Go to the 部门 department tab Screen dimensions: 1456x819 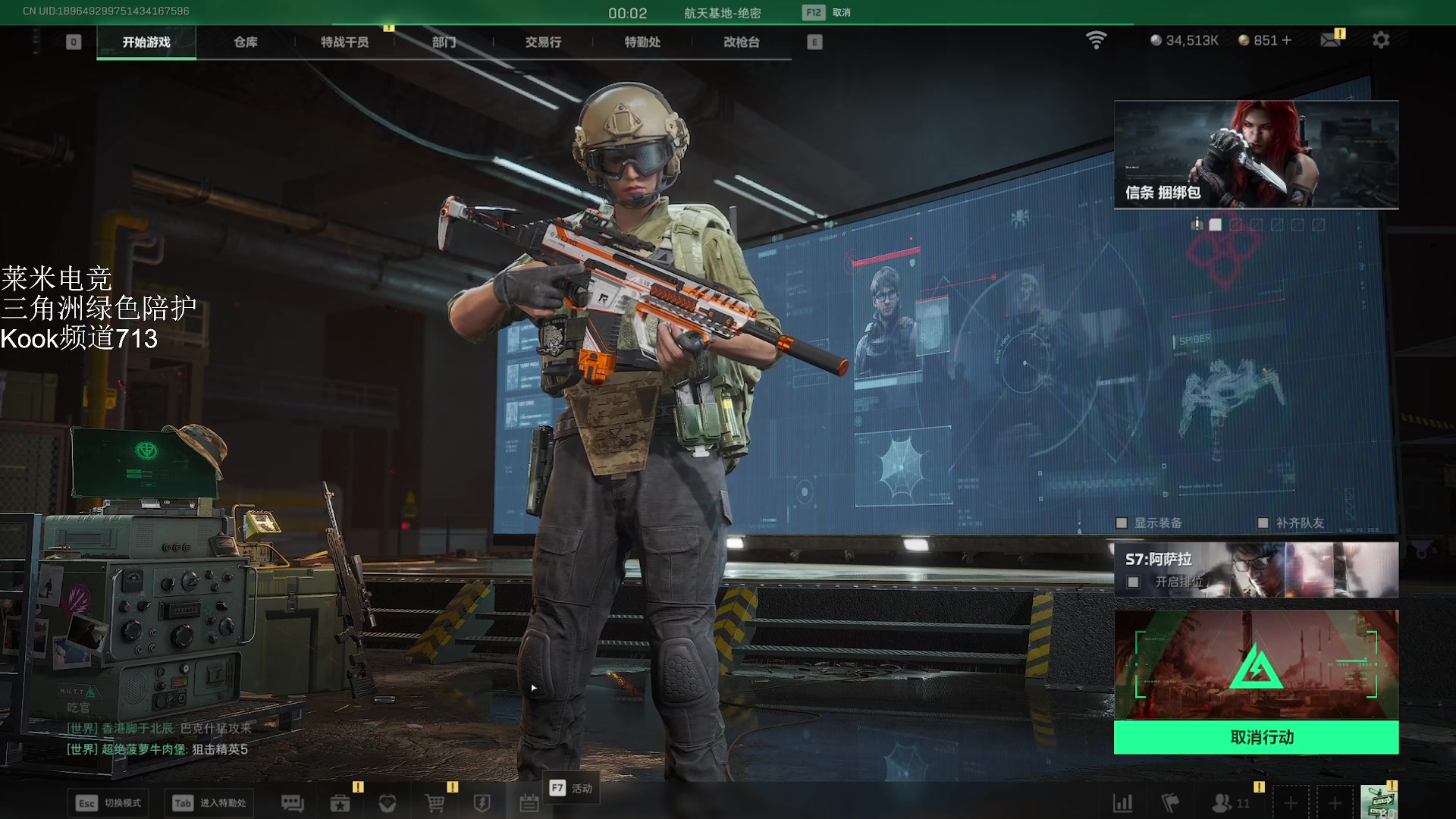444,42
